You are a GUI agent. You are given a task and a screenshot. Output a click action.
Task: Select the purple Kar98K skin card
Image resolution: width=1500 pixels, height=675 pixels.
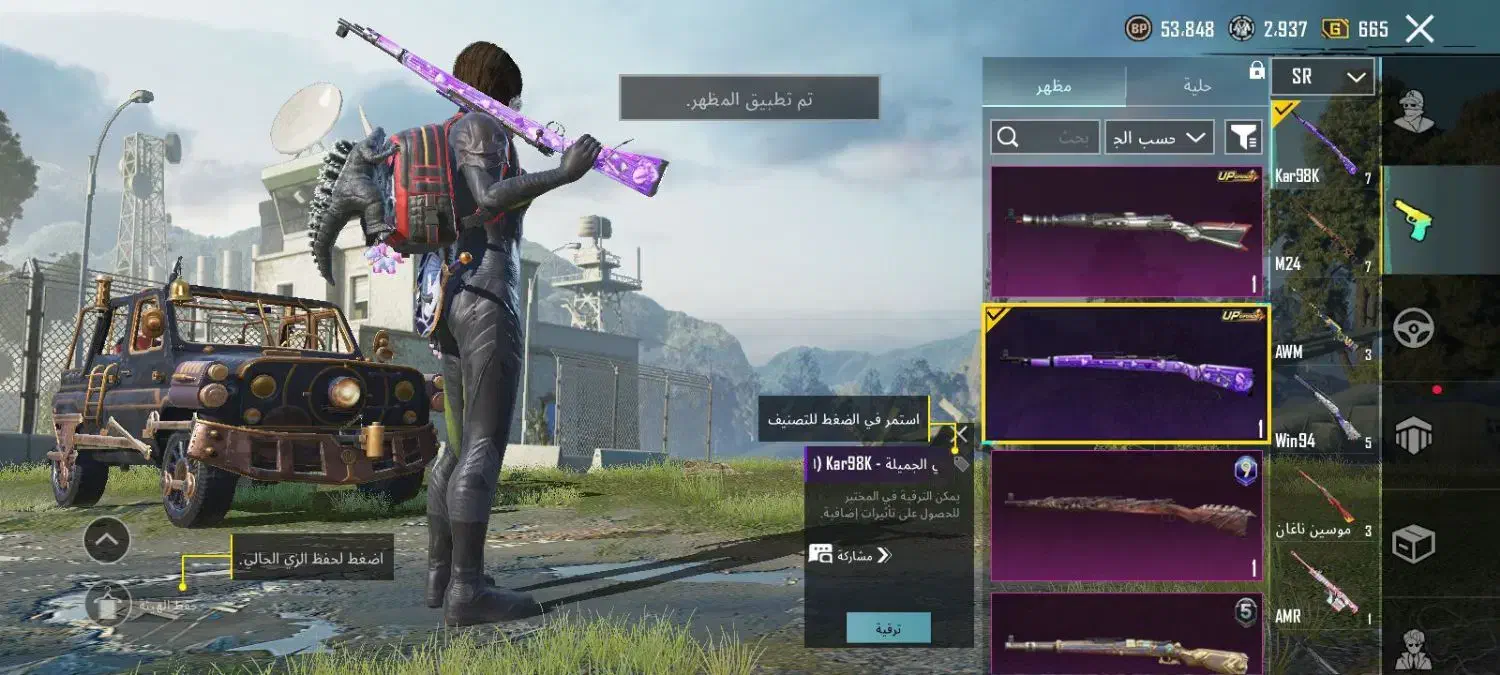(1127, 373)
